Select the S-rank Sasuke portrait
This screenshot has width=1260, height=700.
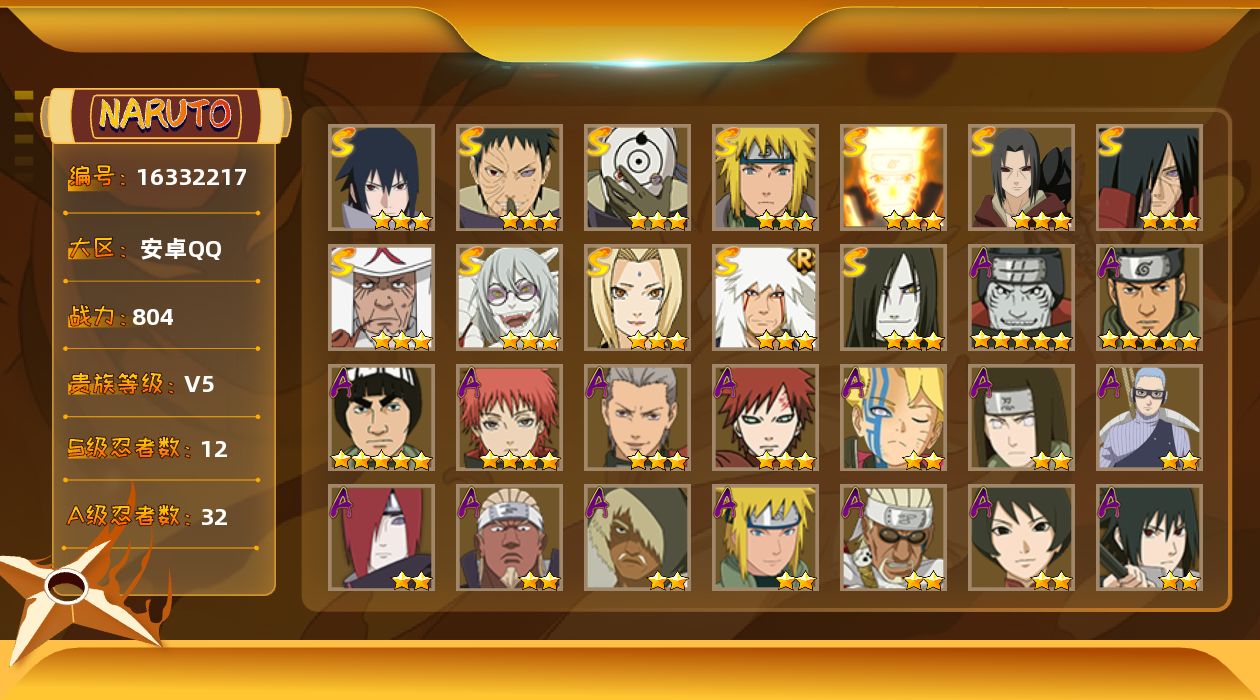[x=381, y=177]
